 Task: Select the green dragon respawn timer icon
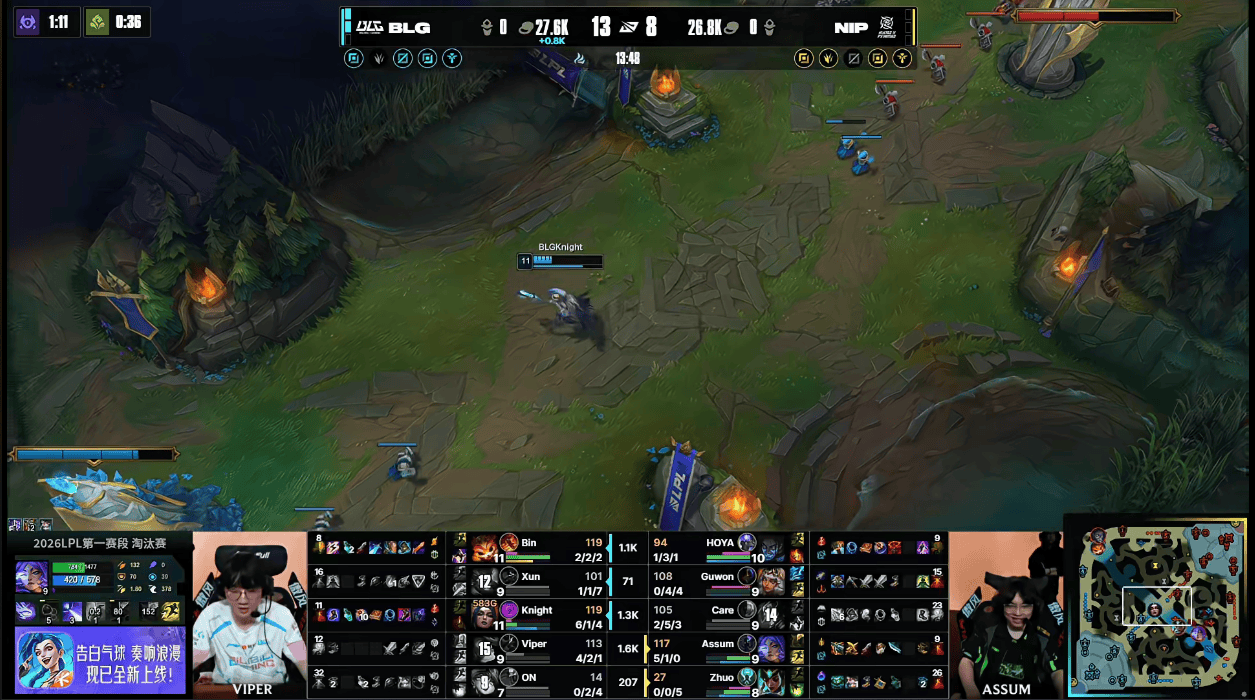coord(97,22)
